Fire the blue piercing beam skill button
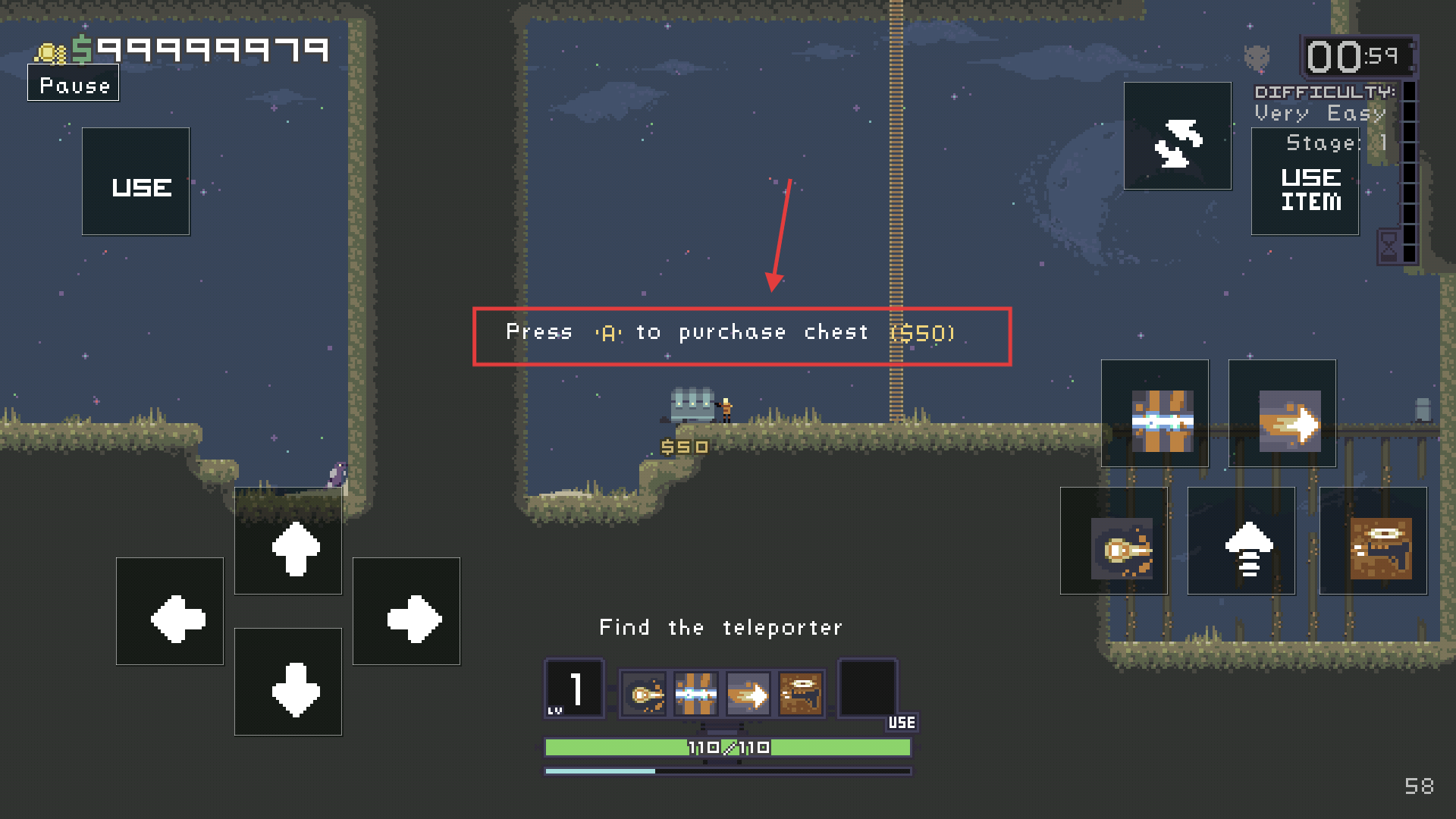This screenshot has height=819, width=1456. click(1155, 414)
